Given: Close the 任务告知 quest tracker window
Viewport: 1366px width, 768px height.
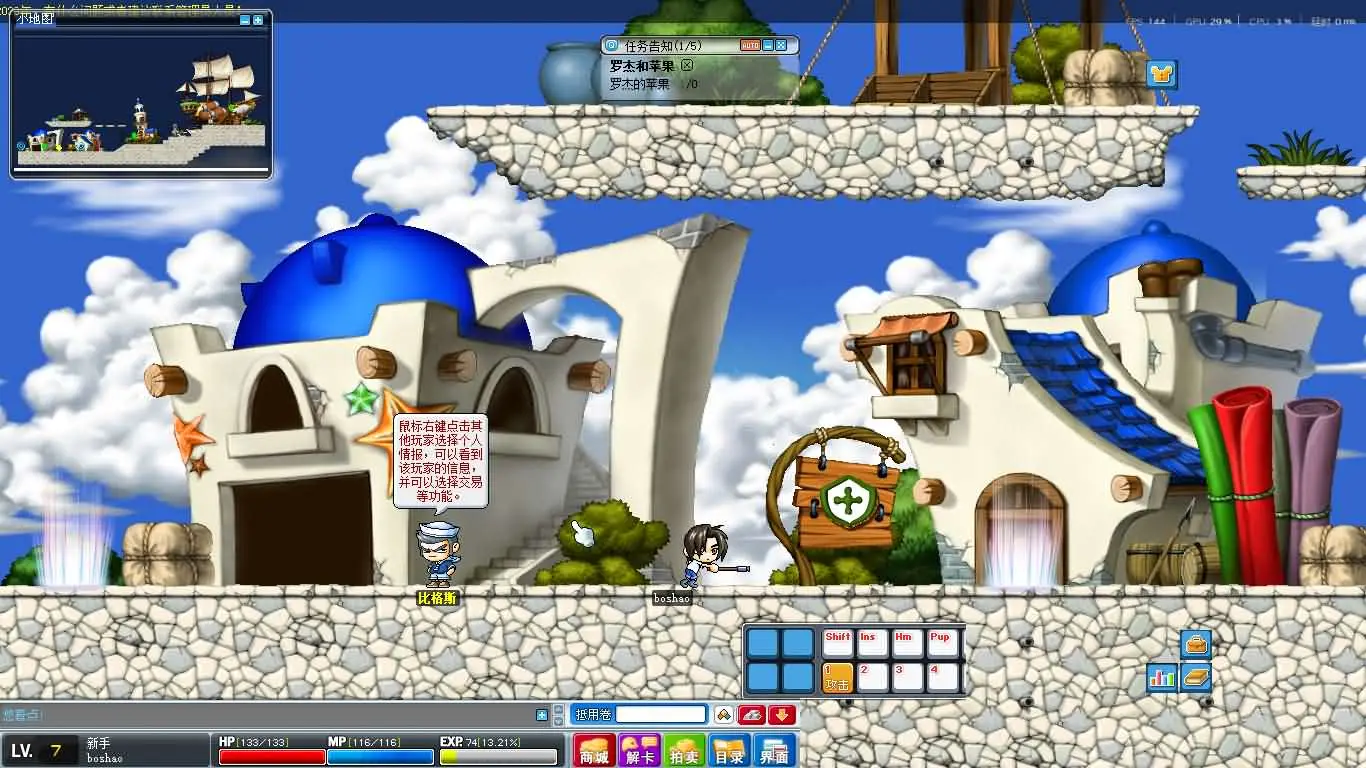Looking at the screenshot, I should point(781,45).
